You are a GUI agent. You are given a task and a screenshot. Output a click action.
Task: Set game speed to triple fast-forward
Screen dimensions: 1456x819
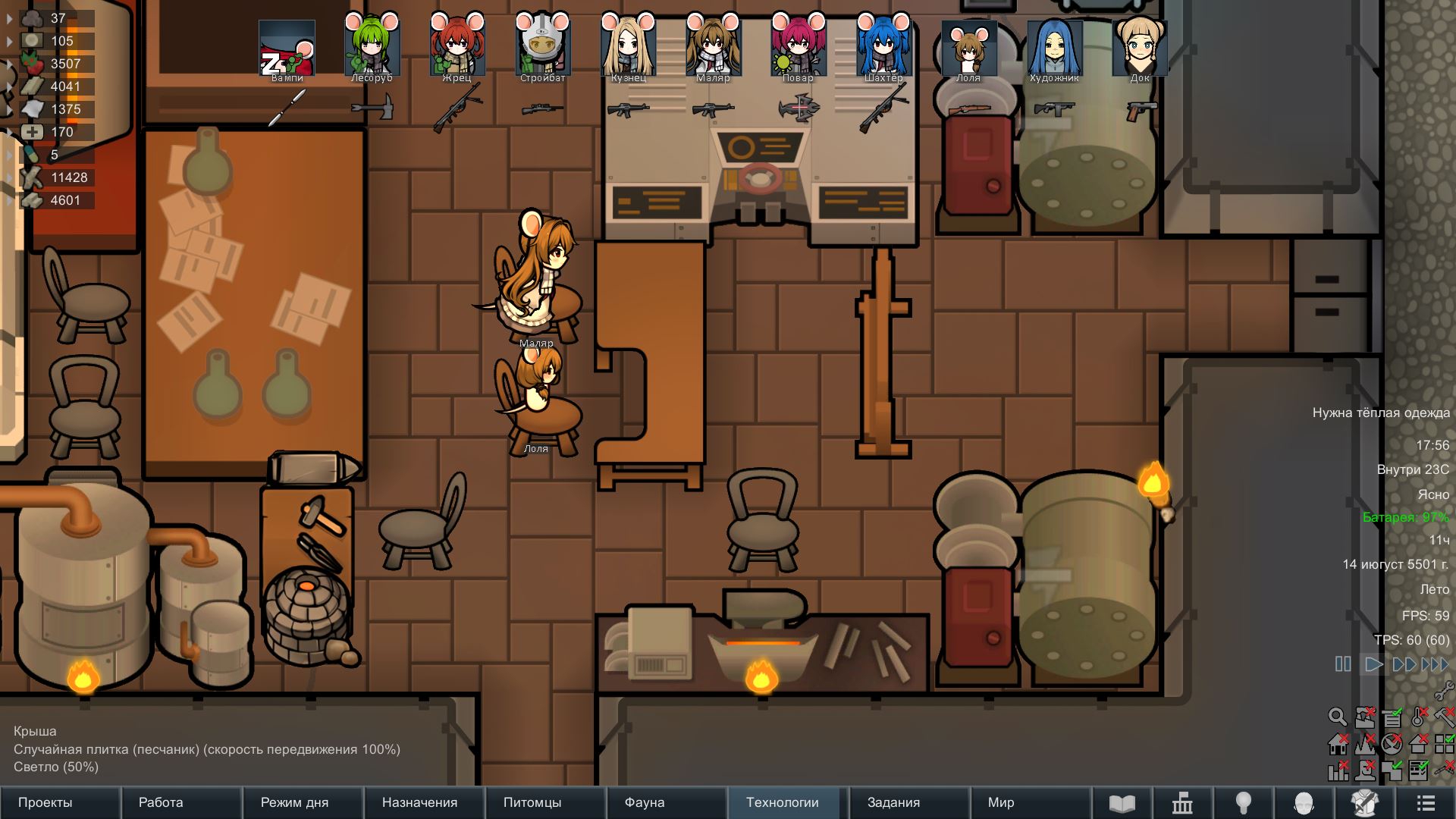click(1435, 664)
